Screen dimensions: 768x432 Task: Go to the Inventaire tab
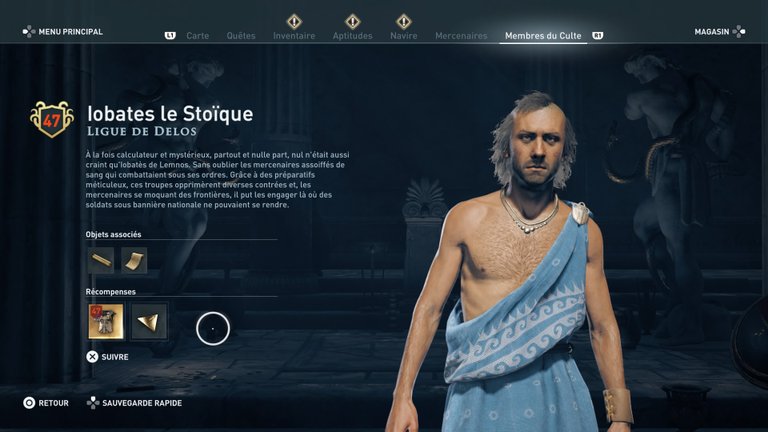(x=294, y=36)
